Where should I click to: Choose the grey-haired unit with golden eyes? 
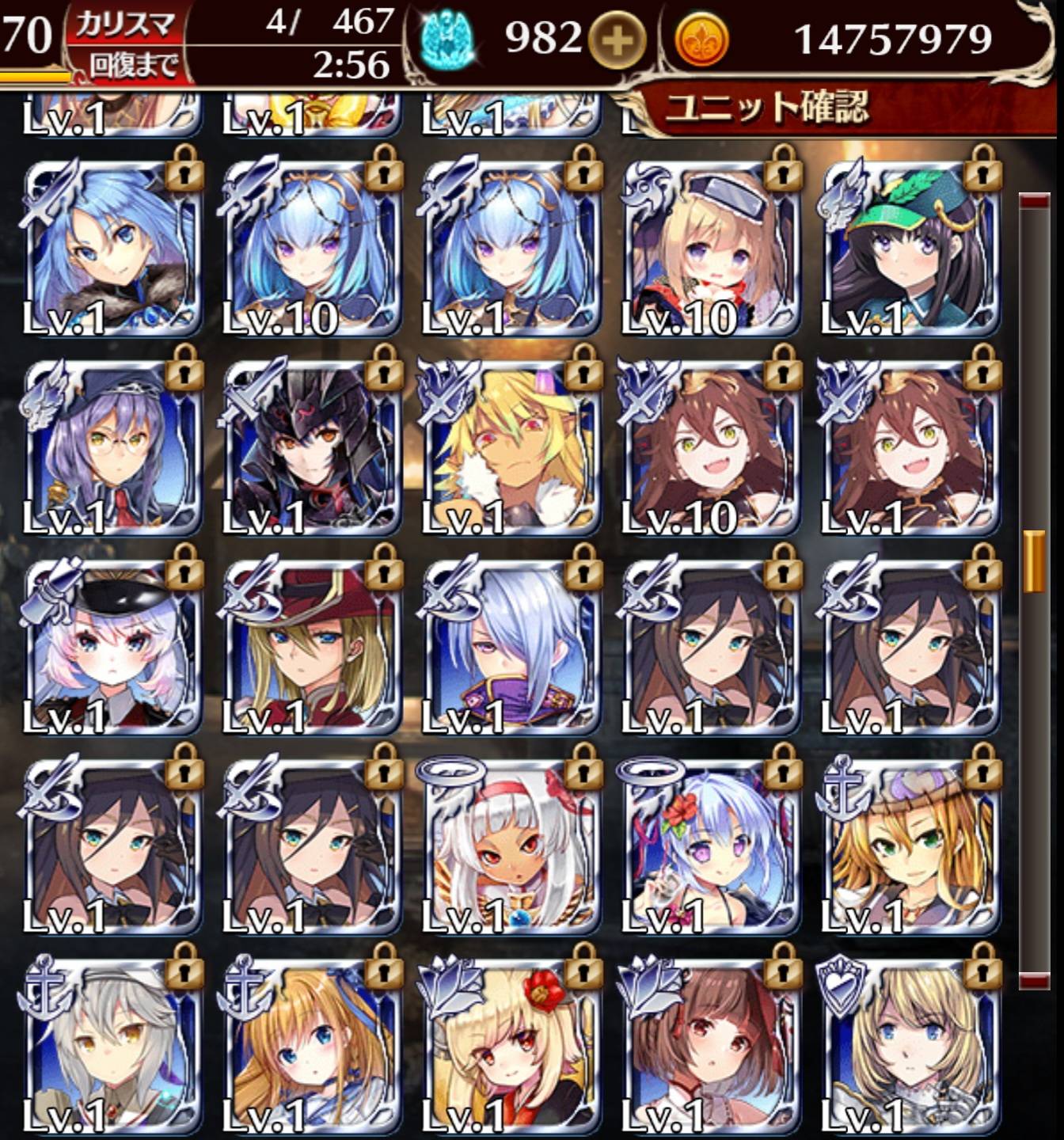[111, 1045]
